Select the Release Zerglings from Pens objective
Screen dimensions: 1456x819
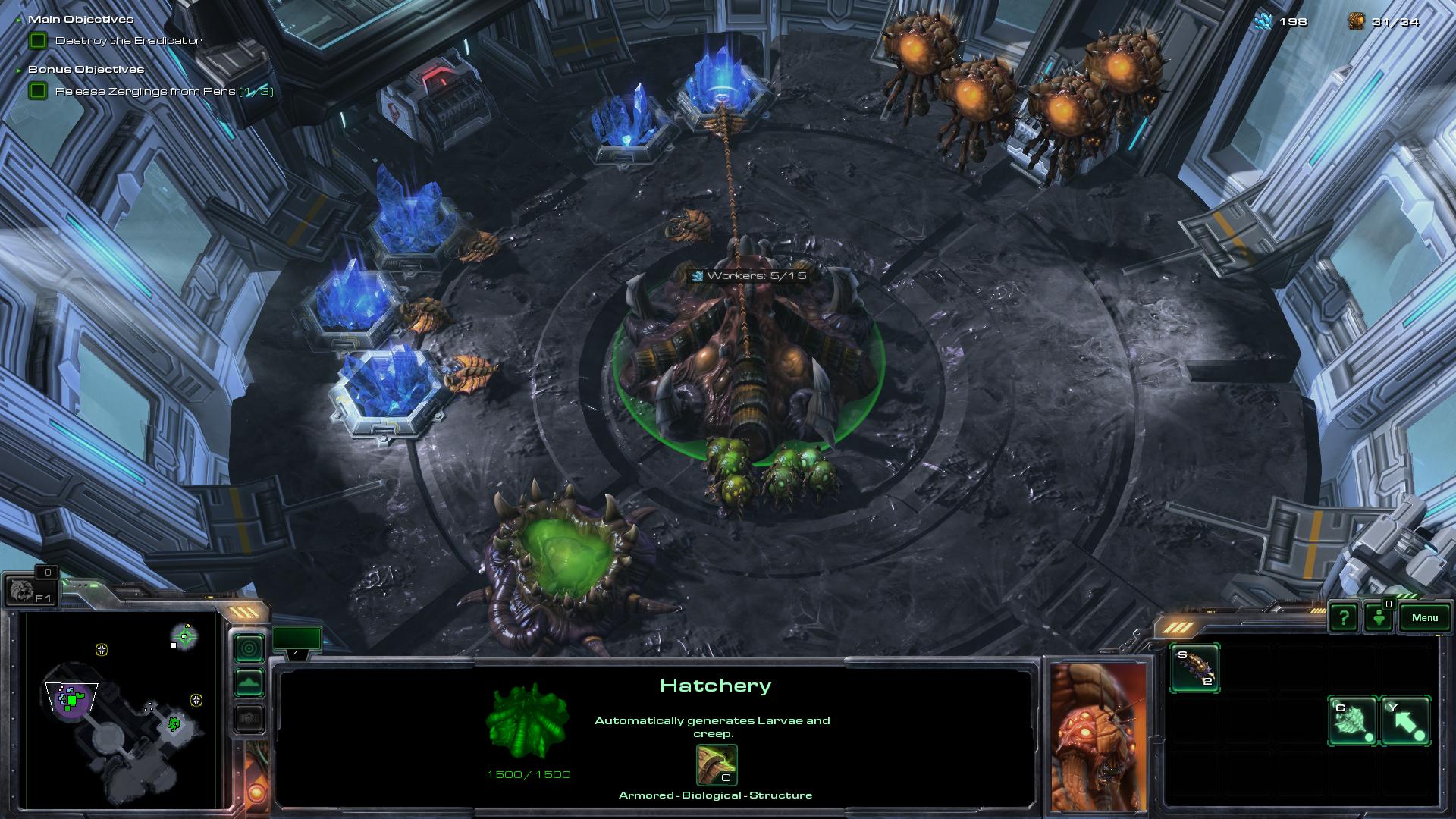point(145,92)
